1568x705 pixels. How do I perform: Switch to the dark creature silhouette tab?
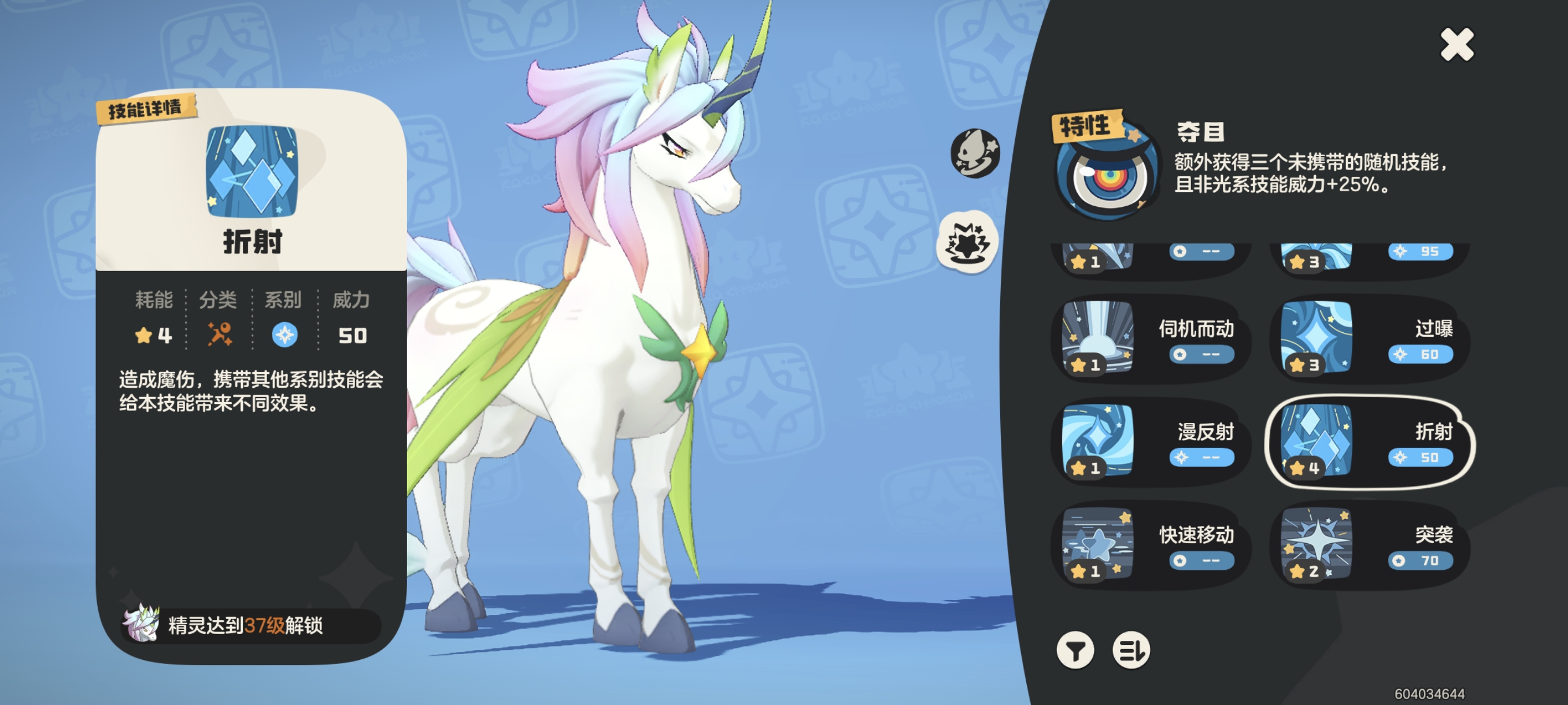pyautogui.click(x=975, y=153)
